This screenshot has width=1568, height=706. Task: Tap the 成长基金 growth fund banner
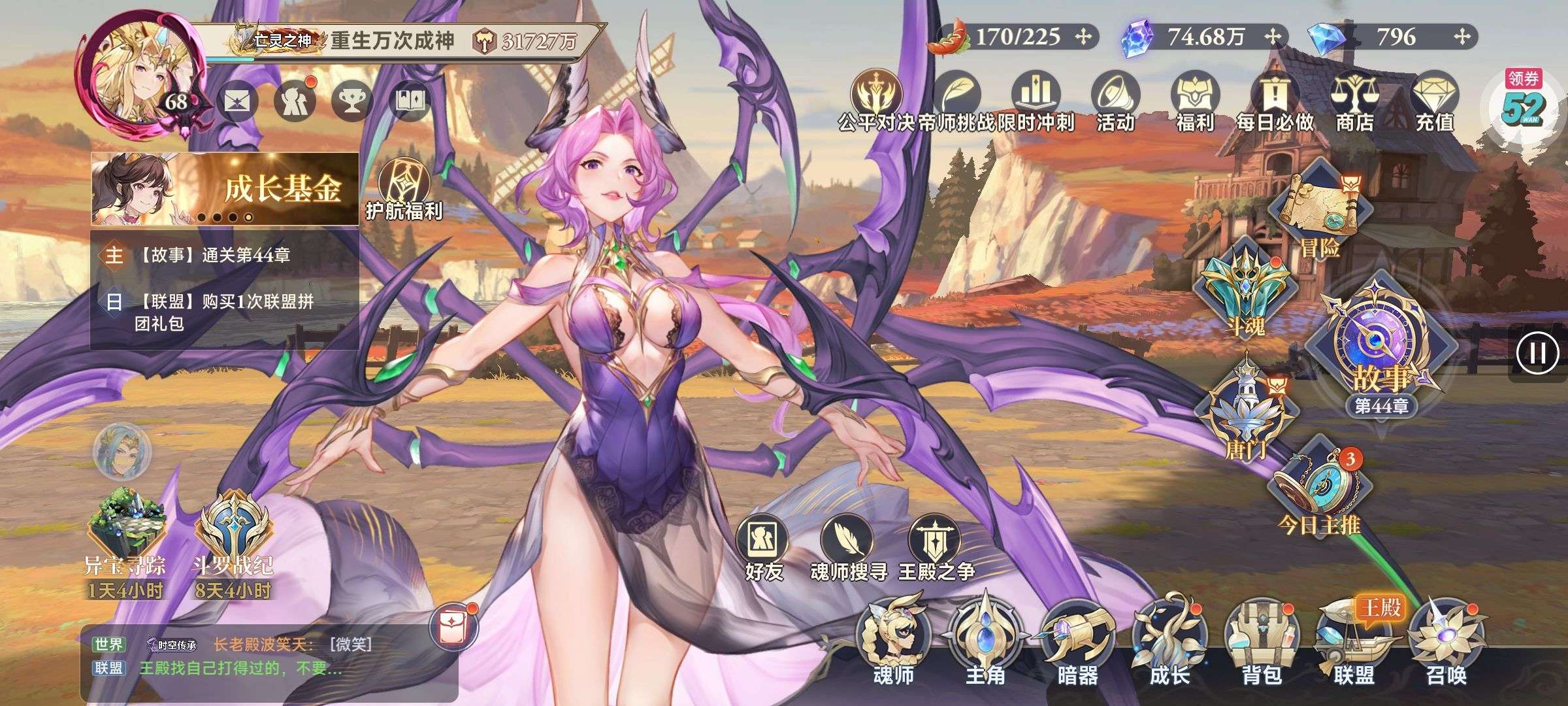tap(225, 189)
